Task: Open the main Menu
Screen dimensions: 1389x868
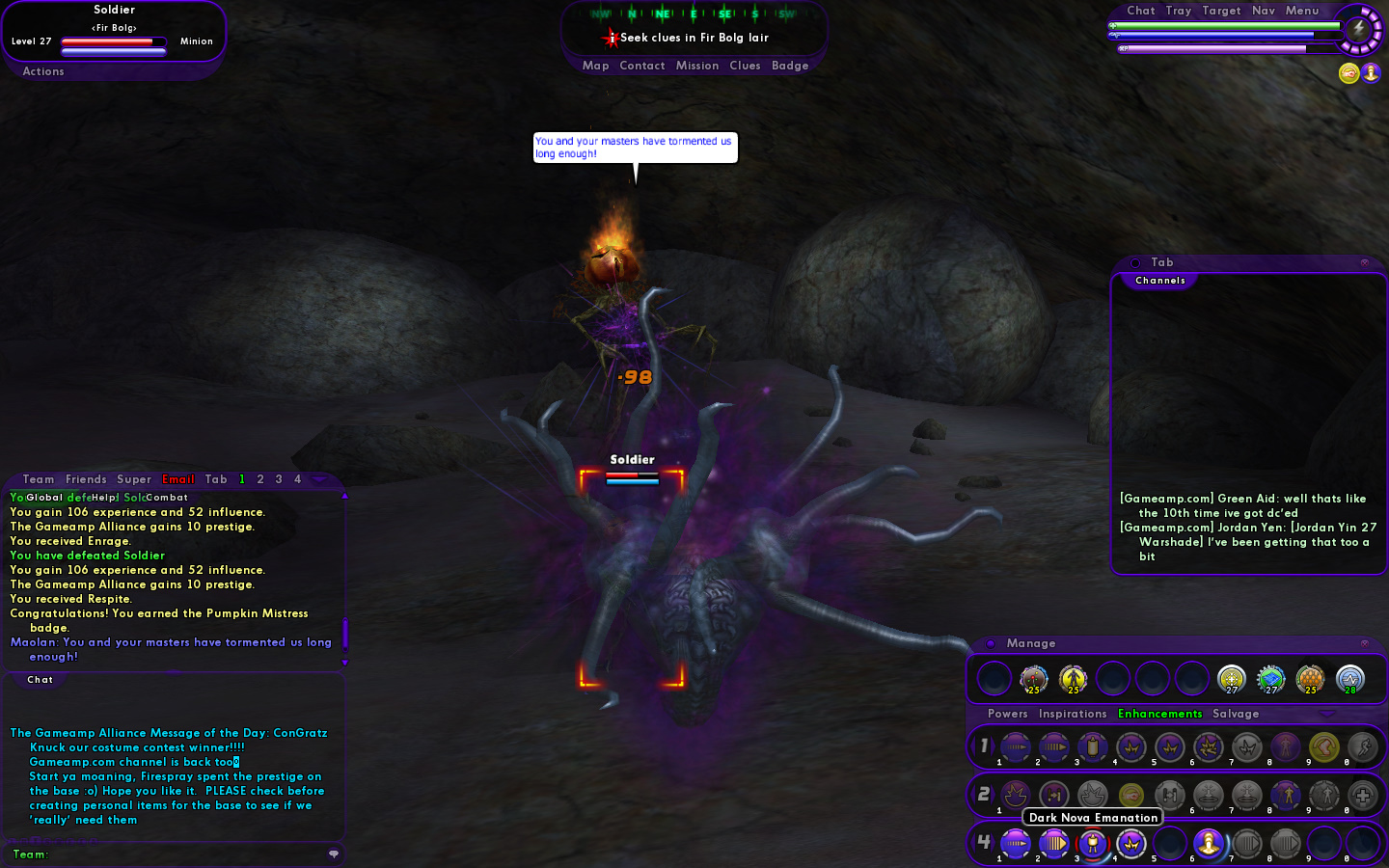Action: click(1301, 11)
